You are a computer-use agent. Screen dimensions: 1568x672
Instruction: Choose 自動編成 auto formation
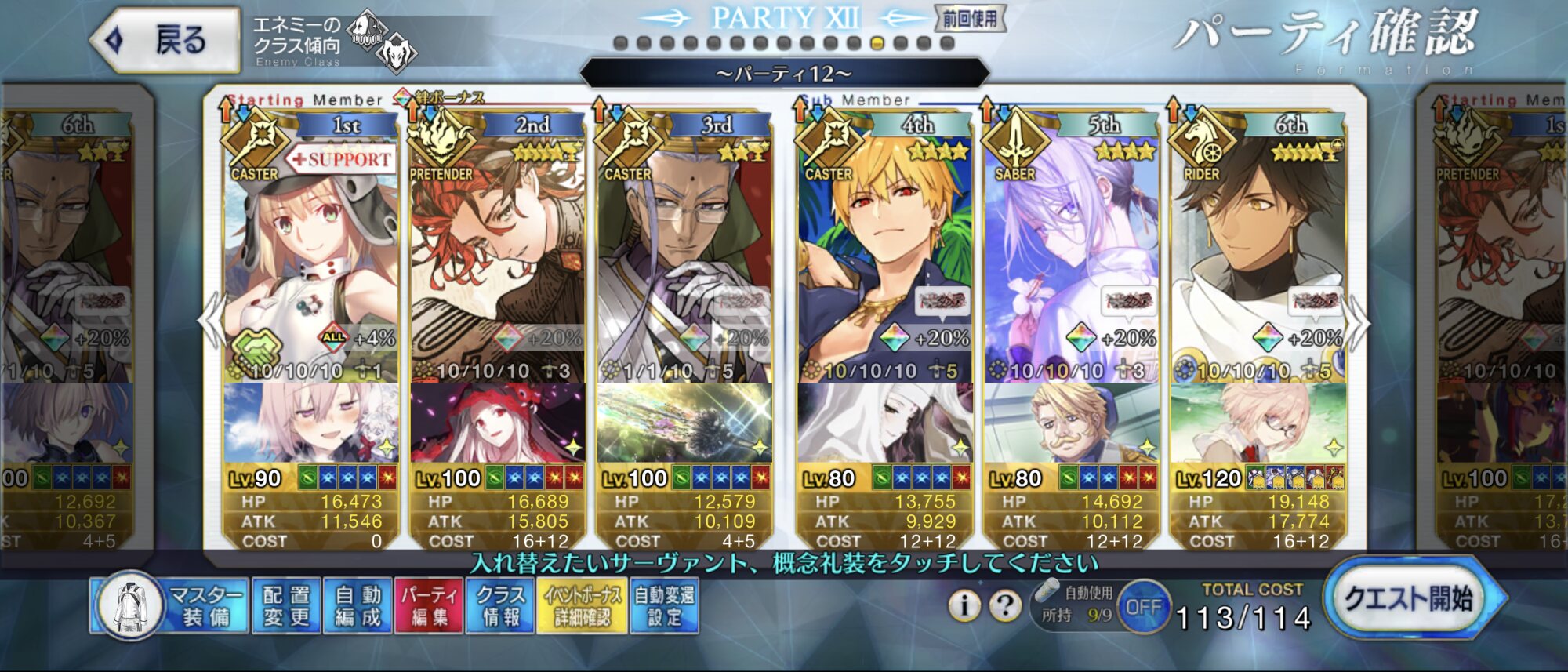point(358,606)
